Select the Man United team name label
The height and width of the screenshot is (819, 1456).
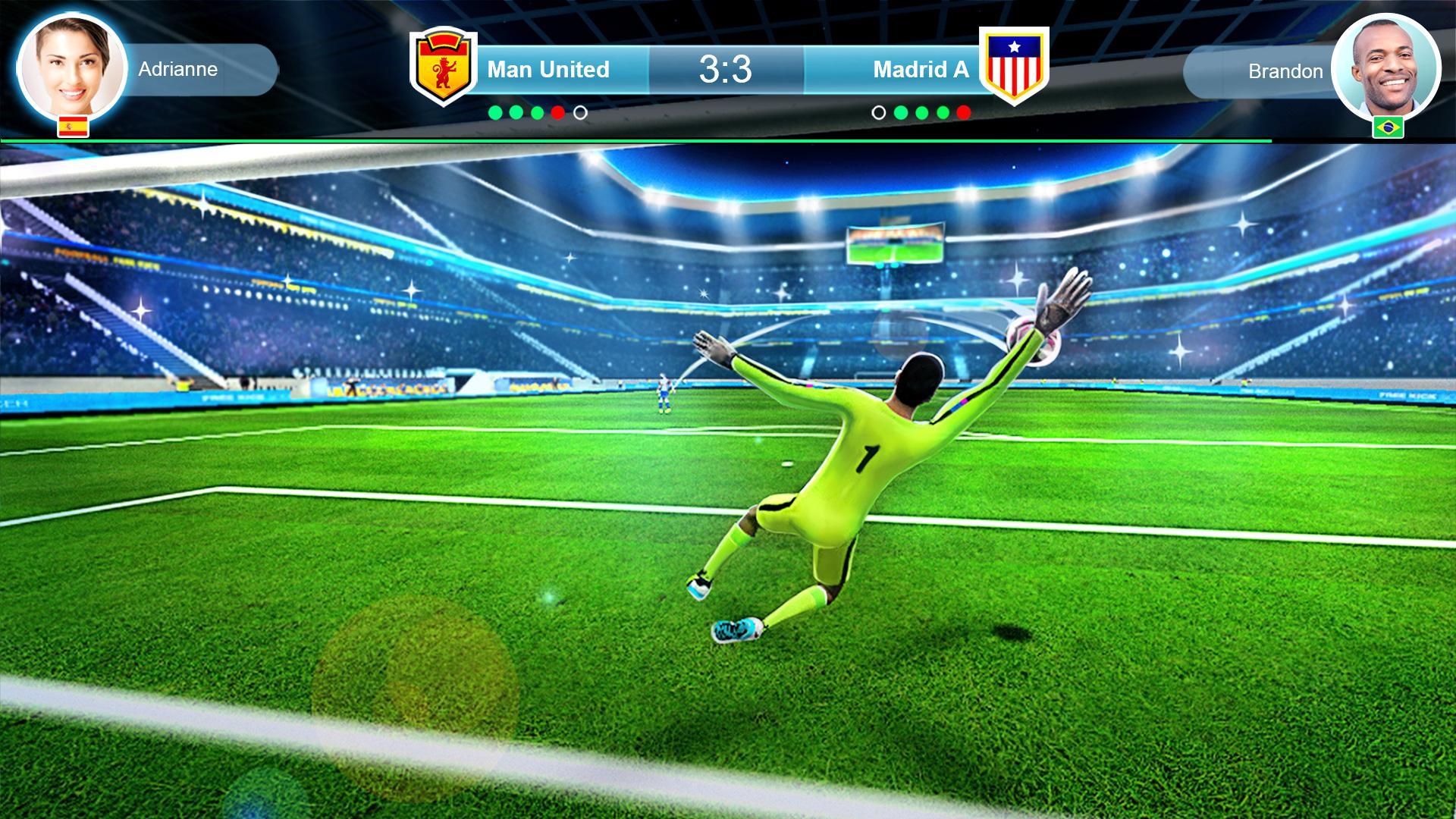point(548,69)
